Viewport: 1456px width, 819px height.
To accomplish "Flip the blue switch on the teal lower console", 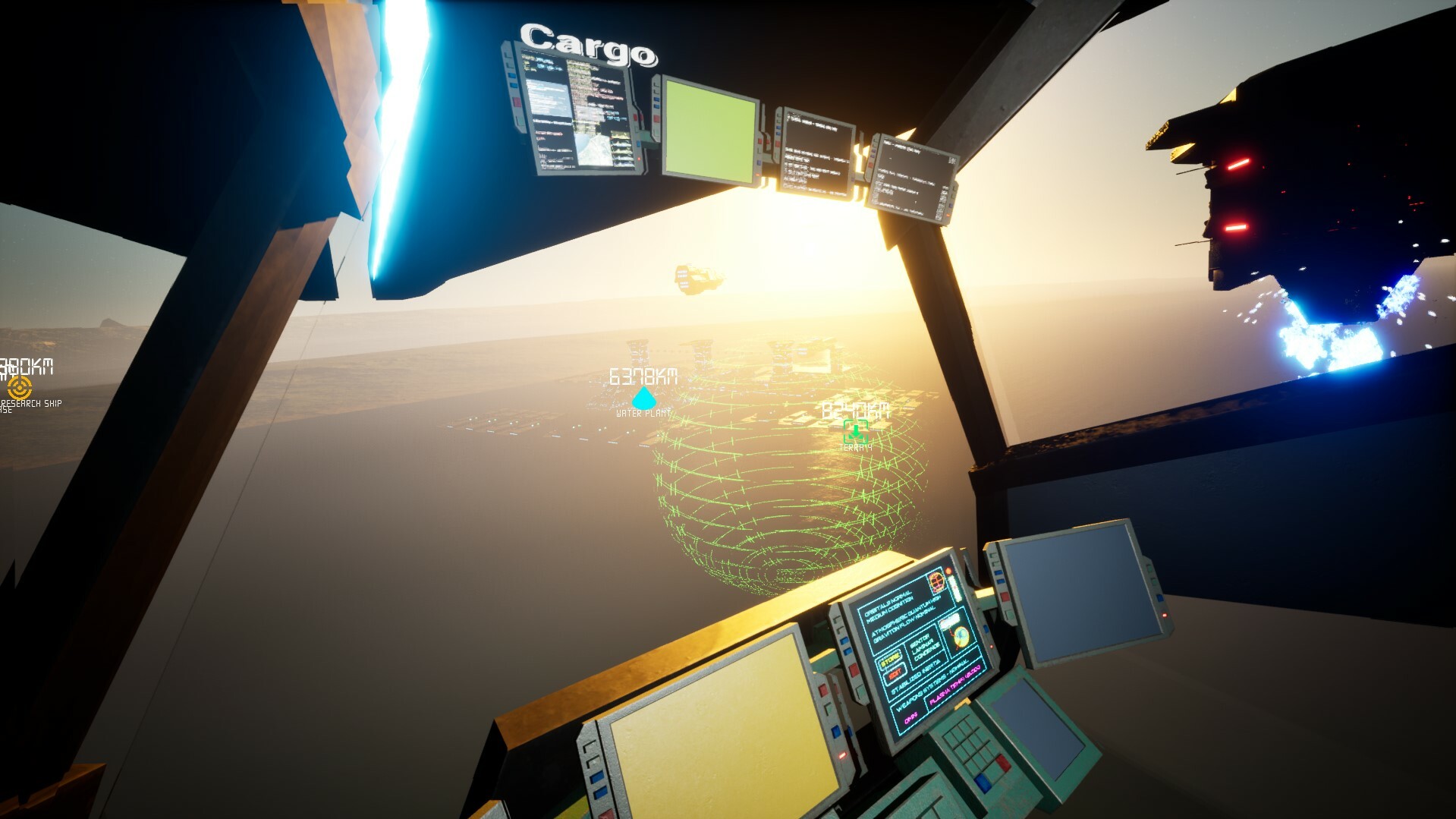I will tap(984, 782).
